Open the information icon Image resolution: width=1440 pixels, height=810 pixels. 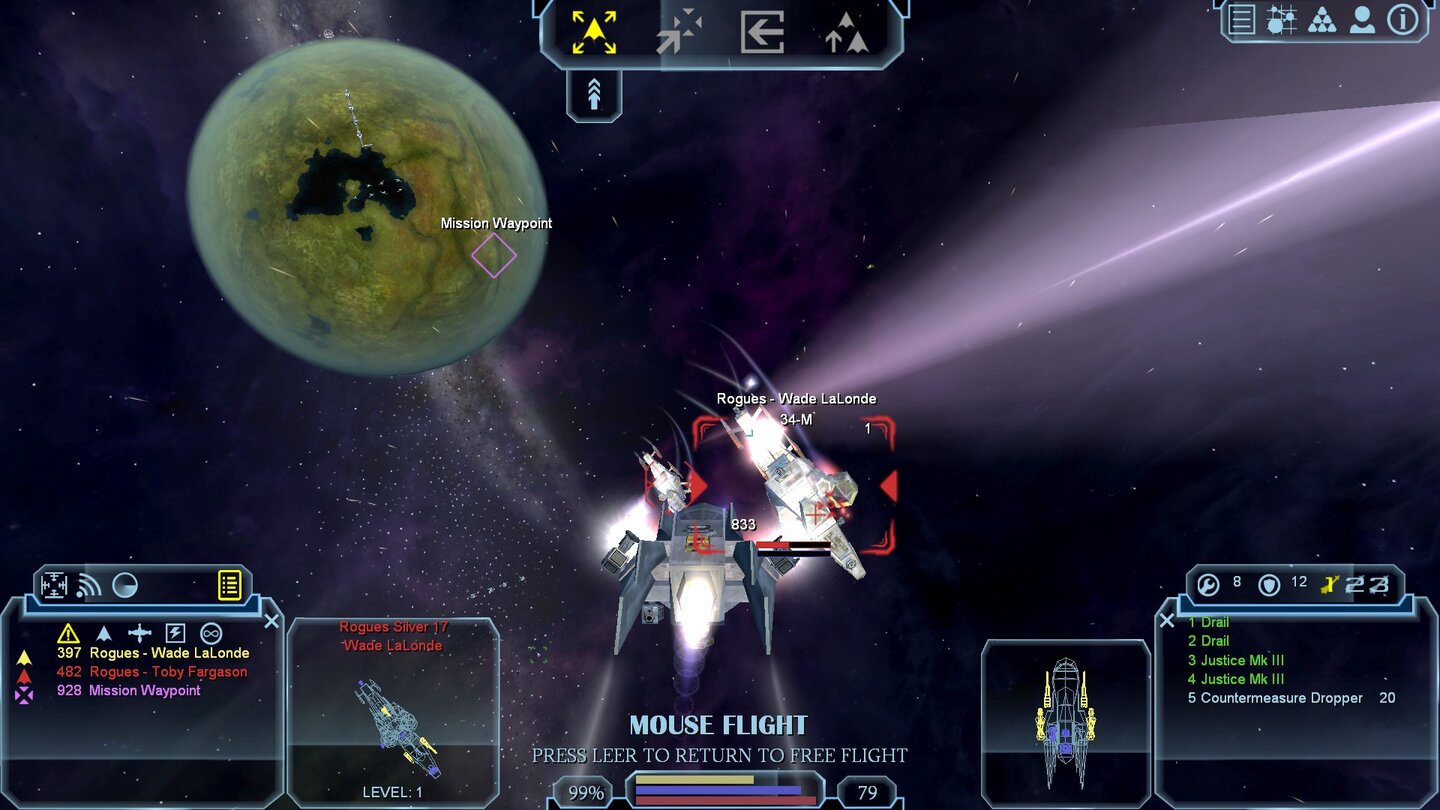(1402, 20)
